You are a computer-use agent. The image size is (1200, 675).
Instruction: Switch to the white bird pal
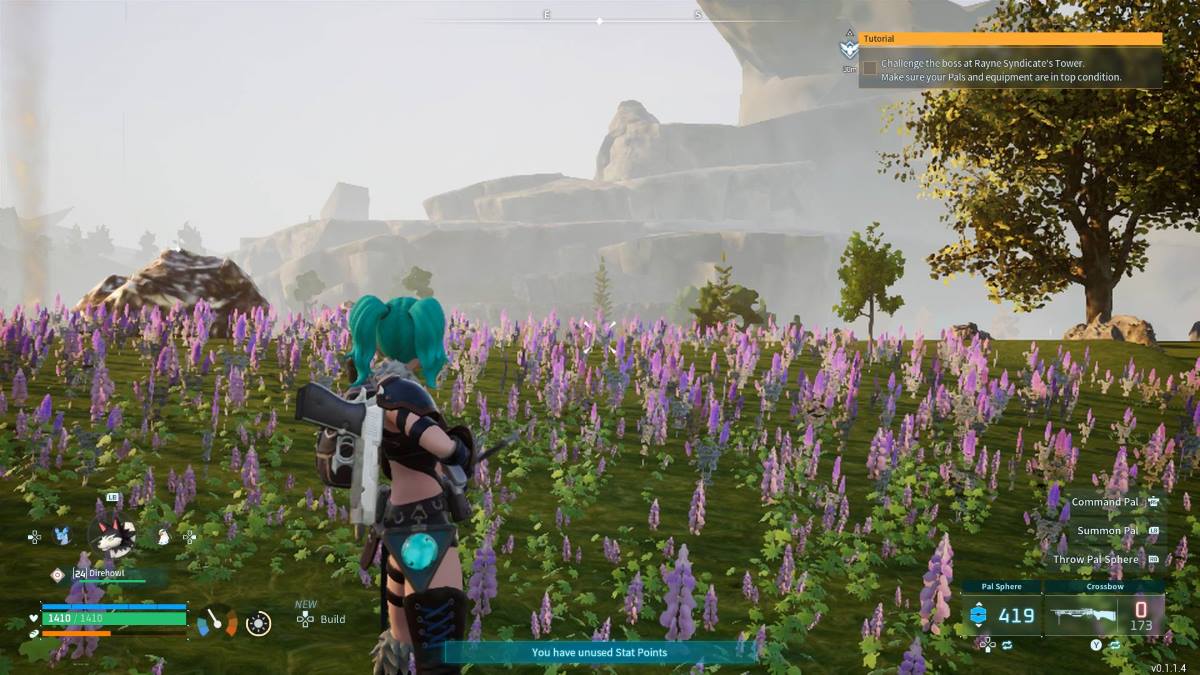coord(163,537)
